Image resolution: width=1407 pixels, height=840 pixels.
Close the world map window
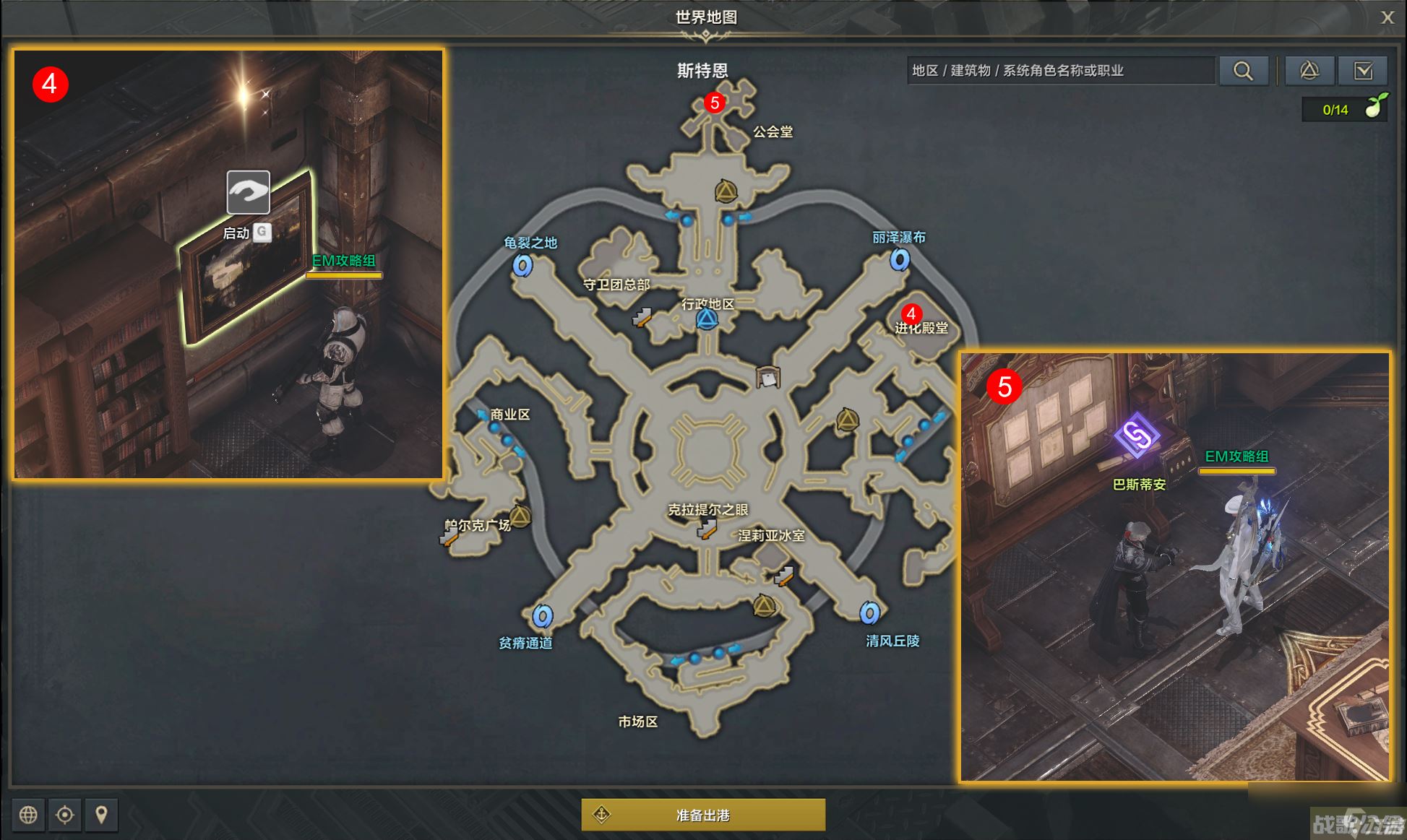[1387, 17]
